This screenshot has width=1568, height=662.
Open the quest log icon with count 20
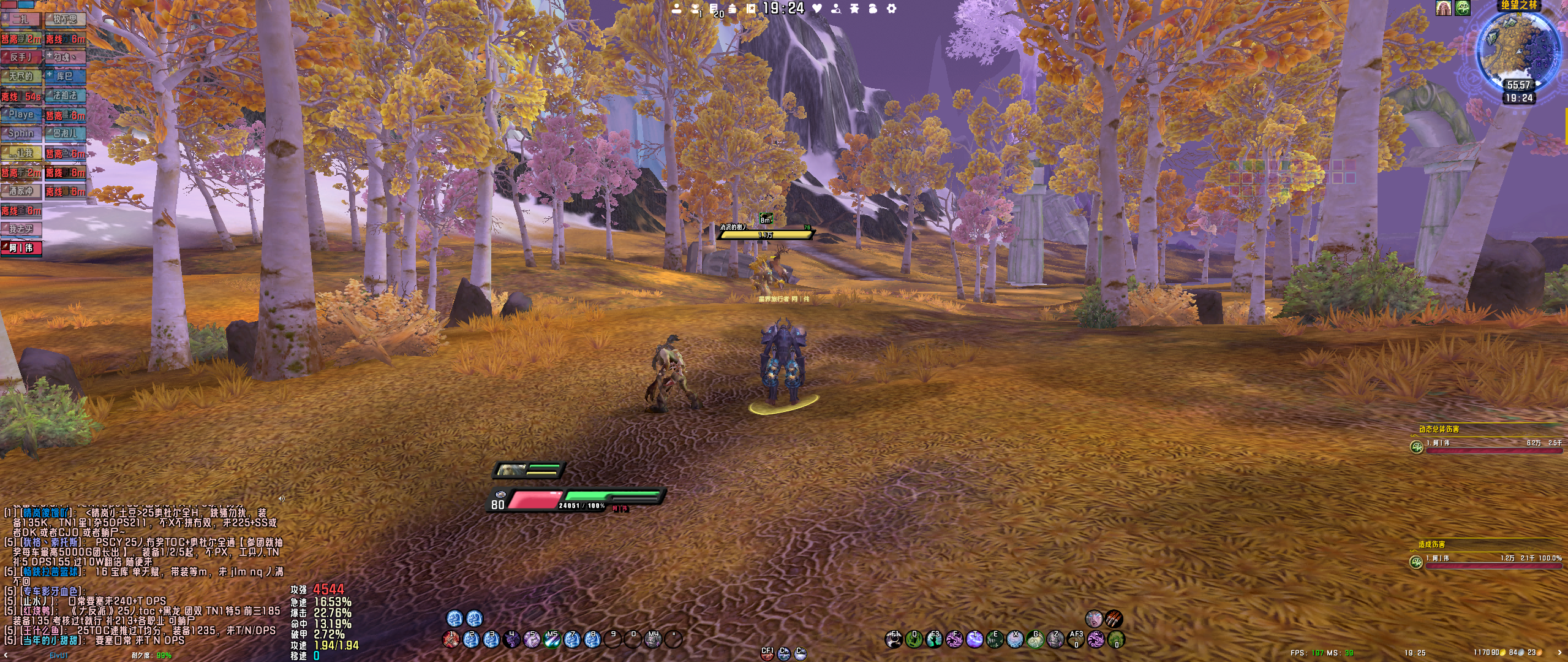click(714, 9)
